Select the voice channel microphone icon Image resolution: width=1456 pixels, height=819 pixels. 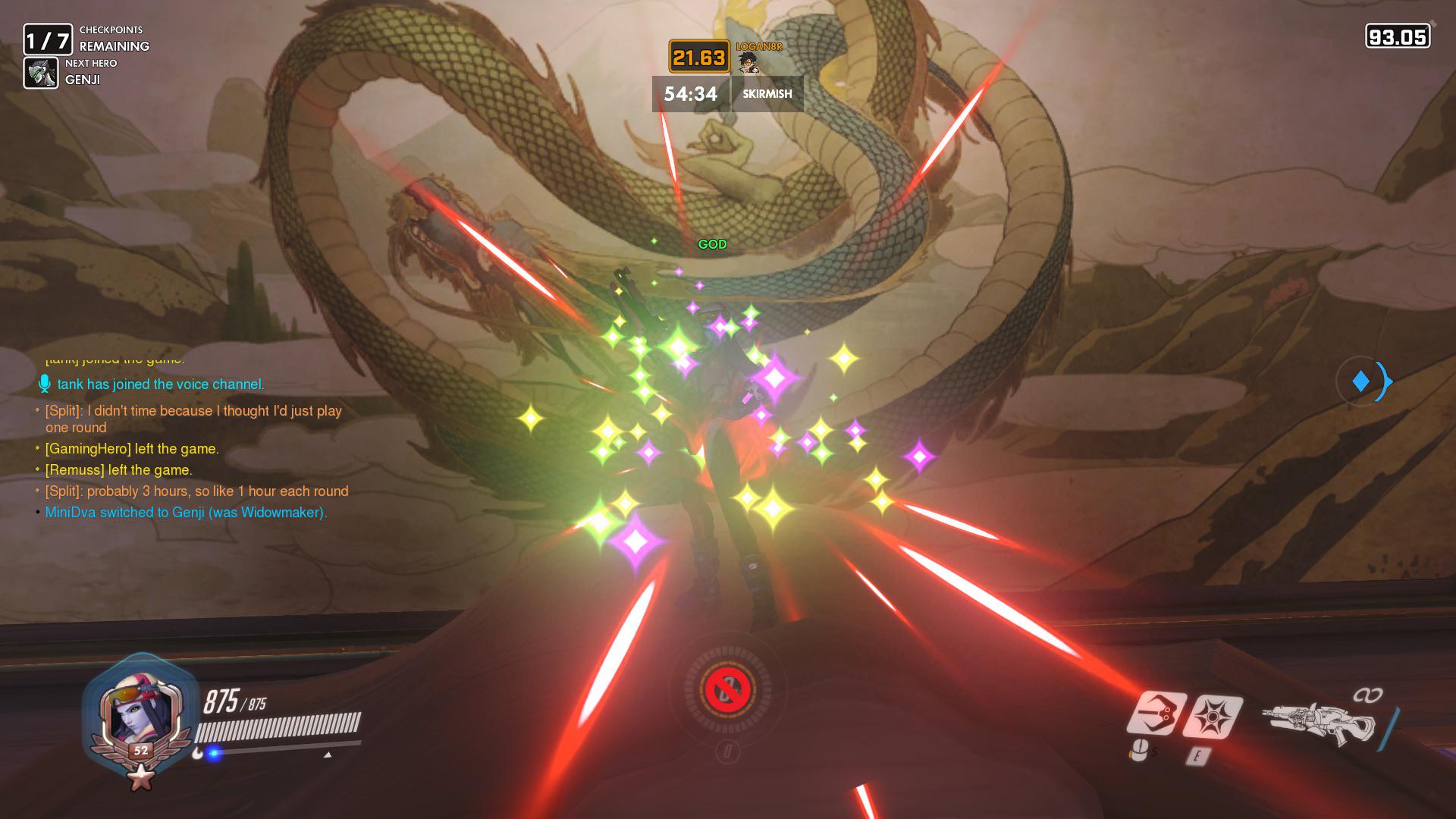[45, 384]
